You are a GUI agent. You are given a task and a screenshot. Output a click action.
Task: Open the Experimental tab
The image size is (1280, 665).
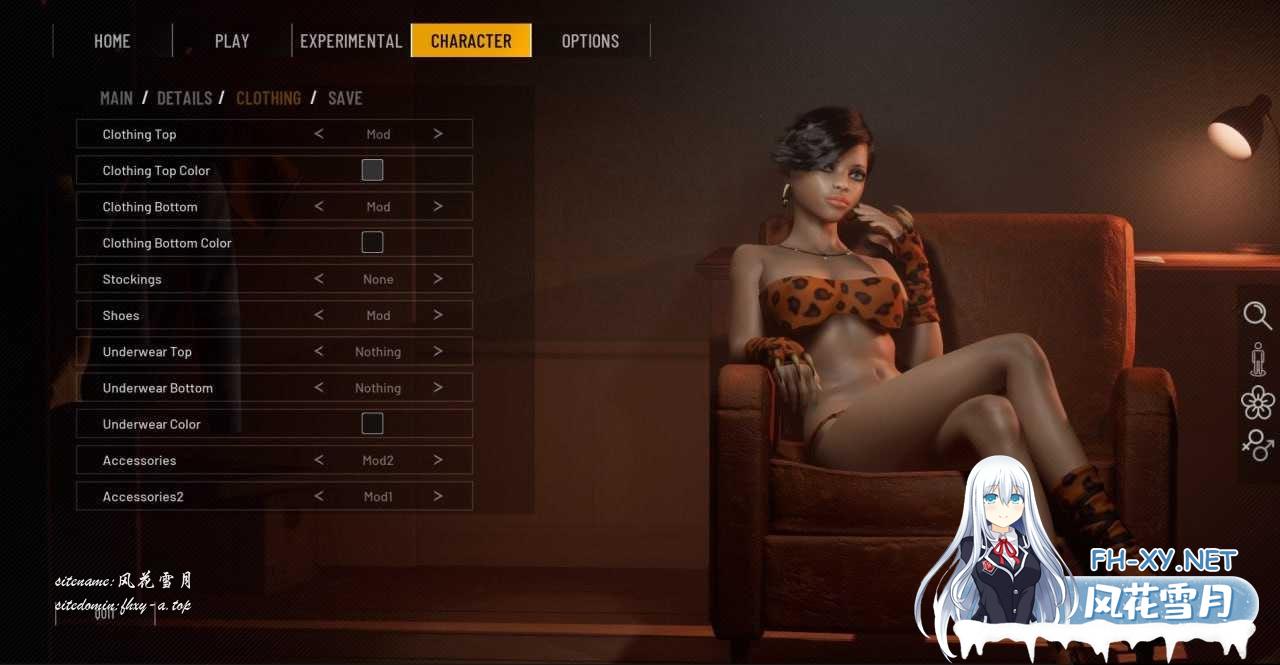tap(351, 41)
